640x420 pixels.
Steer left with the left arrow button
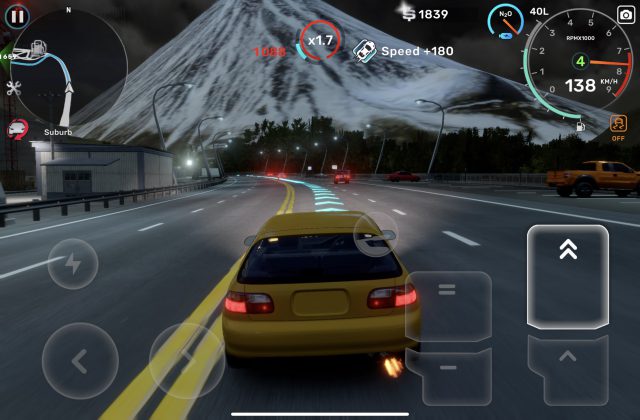(80, 360)
